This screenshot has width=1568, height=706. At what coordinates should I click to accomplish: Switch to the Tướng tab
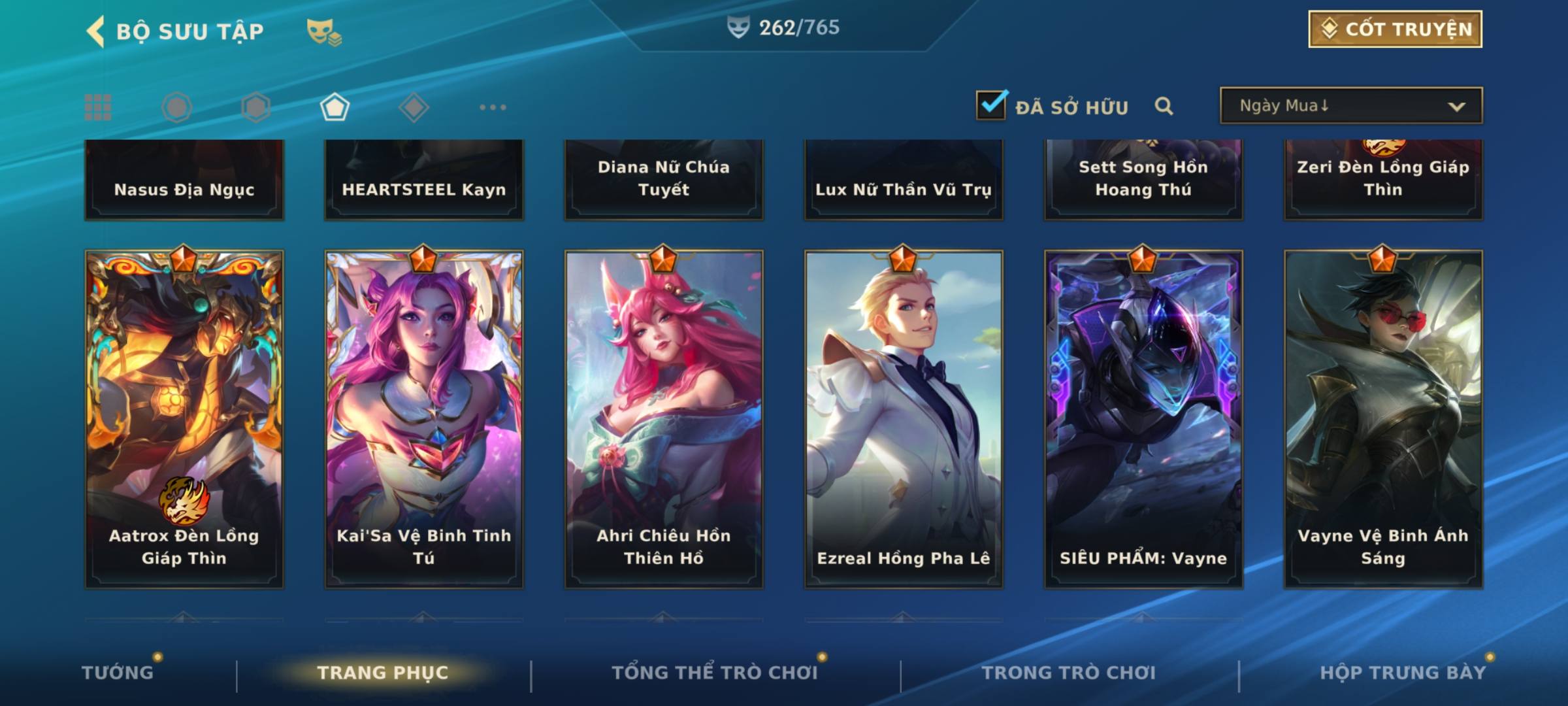click(118, 673)
